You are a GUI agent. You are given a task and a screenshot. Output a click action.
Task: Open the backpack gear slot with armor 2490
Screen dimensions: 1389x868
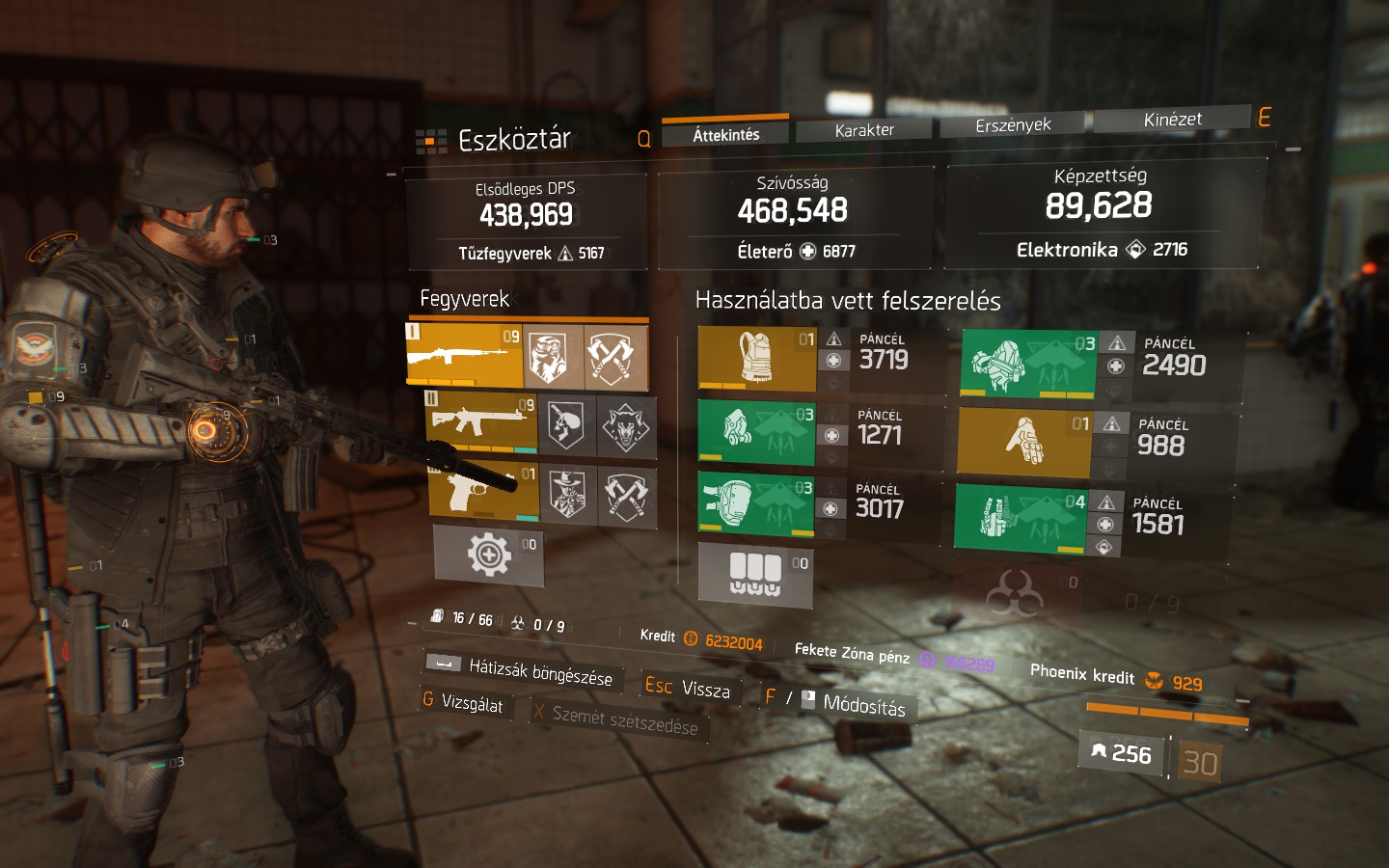tap(1028, 365)
